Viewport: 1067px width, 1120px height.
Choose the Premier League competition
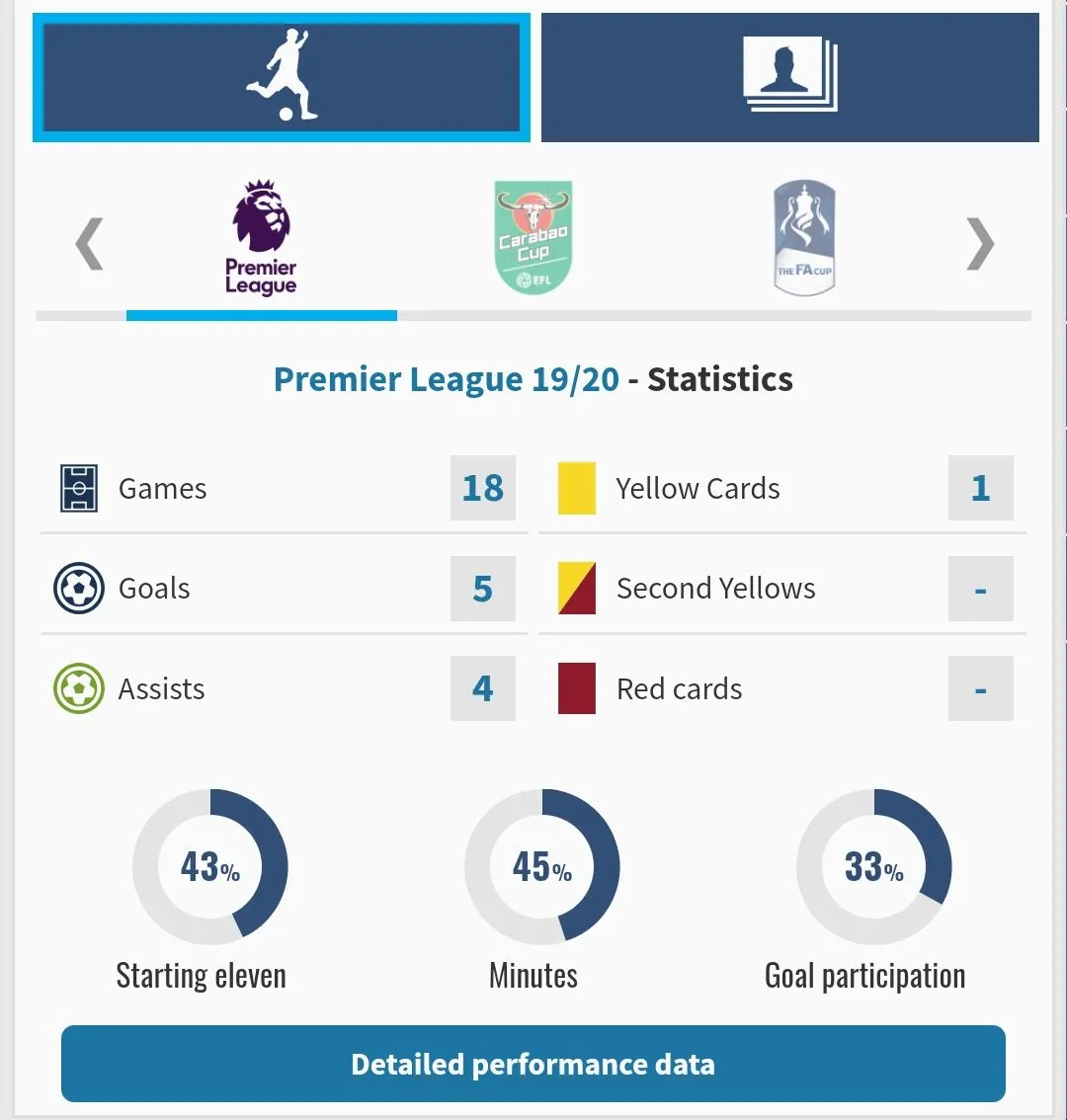[262, 239]
